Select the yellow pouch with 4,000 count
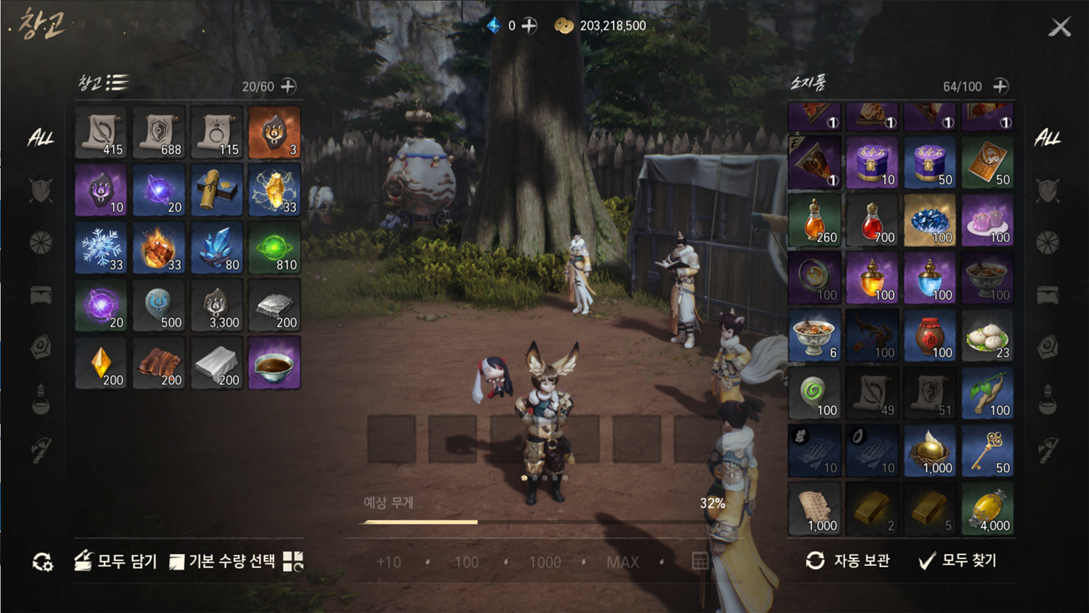Viewport: 1089px width, 613px height. coord(987,508)
